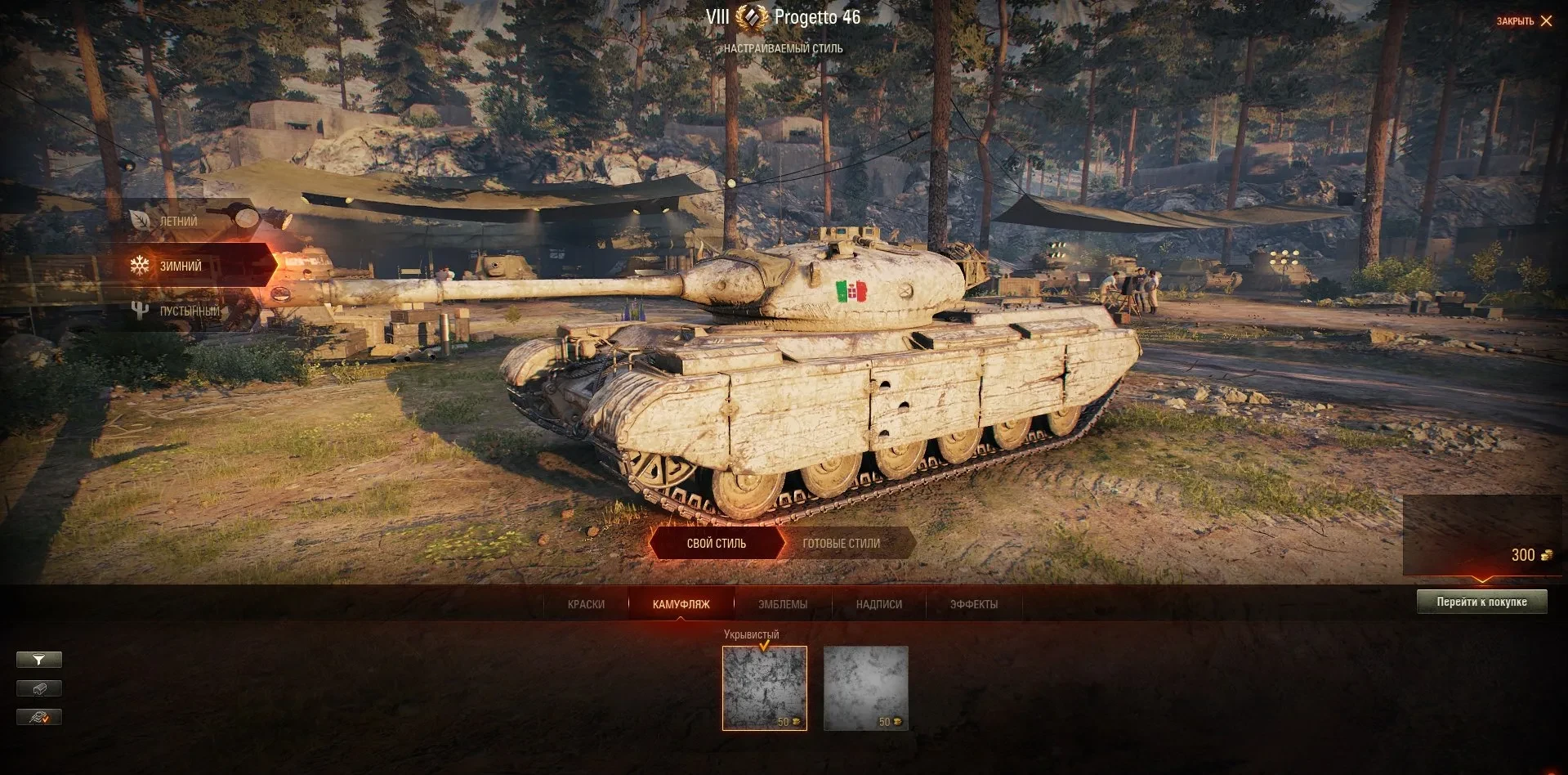
Task: Choose the Зимний winter season
Action: (x=180, y=266)
